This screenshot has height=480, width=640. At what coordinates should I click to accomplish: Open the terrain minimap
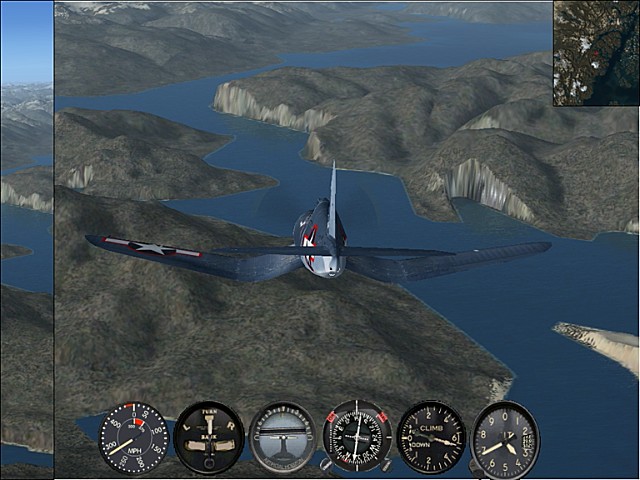[x=596, y=53]
